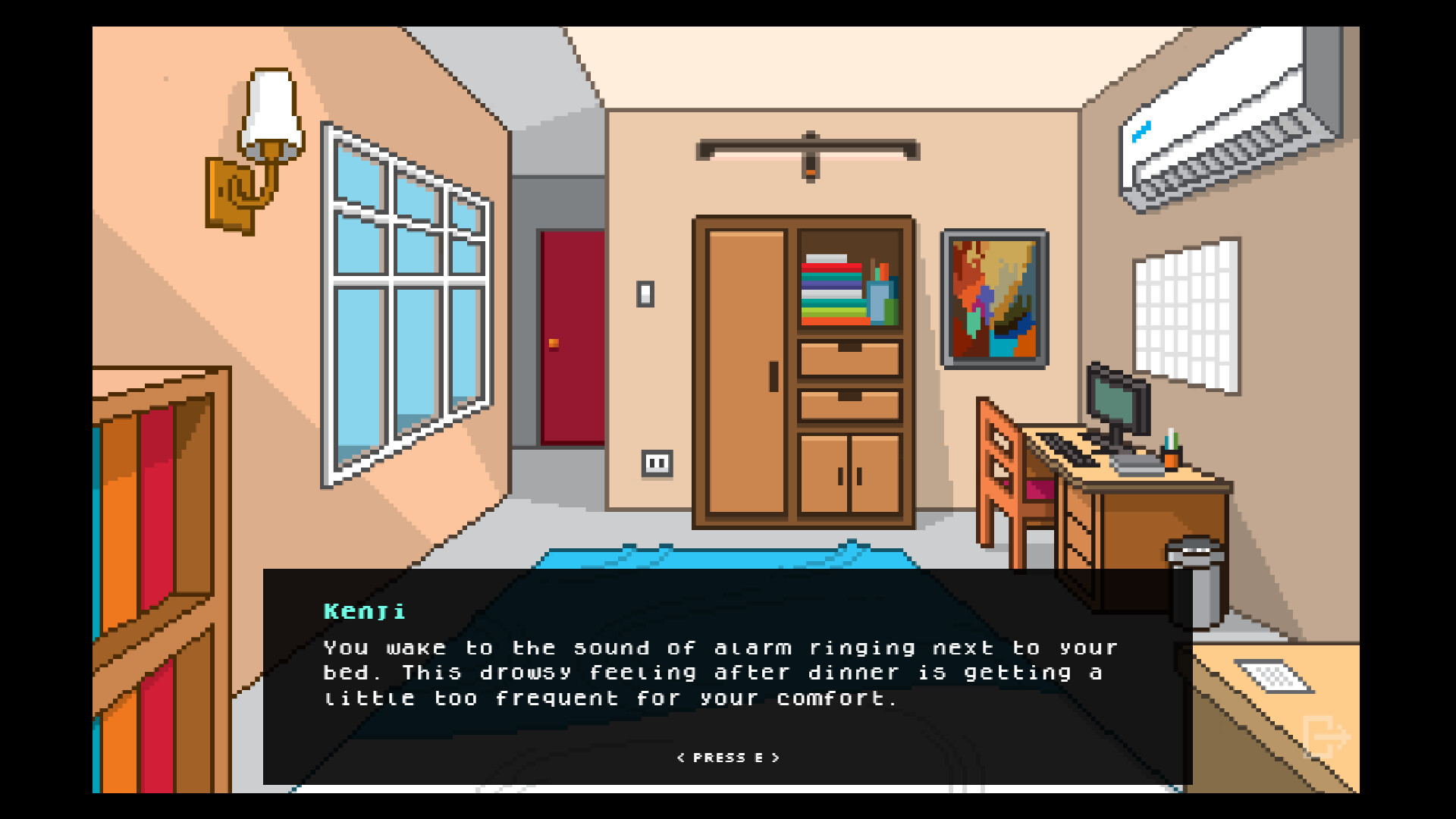Click the faint exit arrow icon
1456x819 pixels.
(1326, 736)
